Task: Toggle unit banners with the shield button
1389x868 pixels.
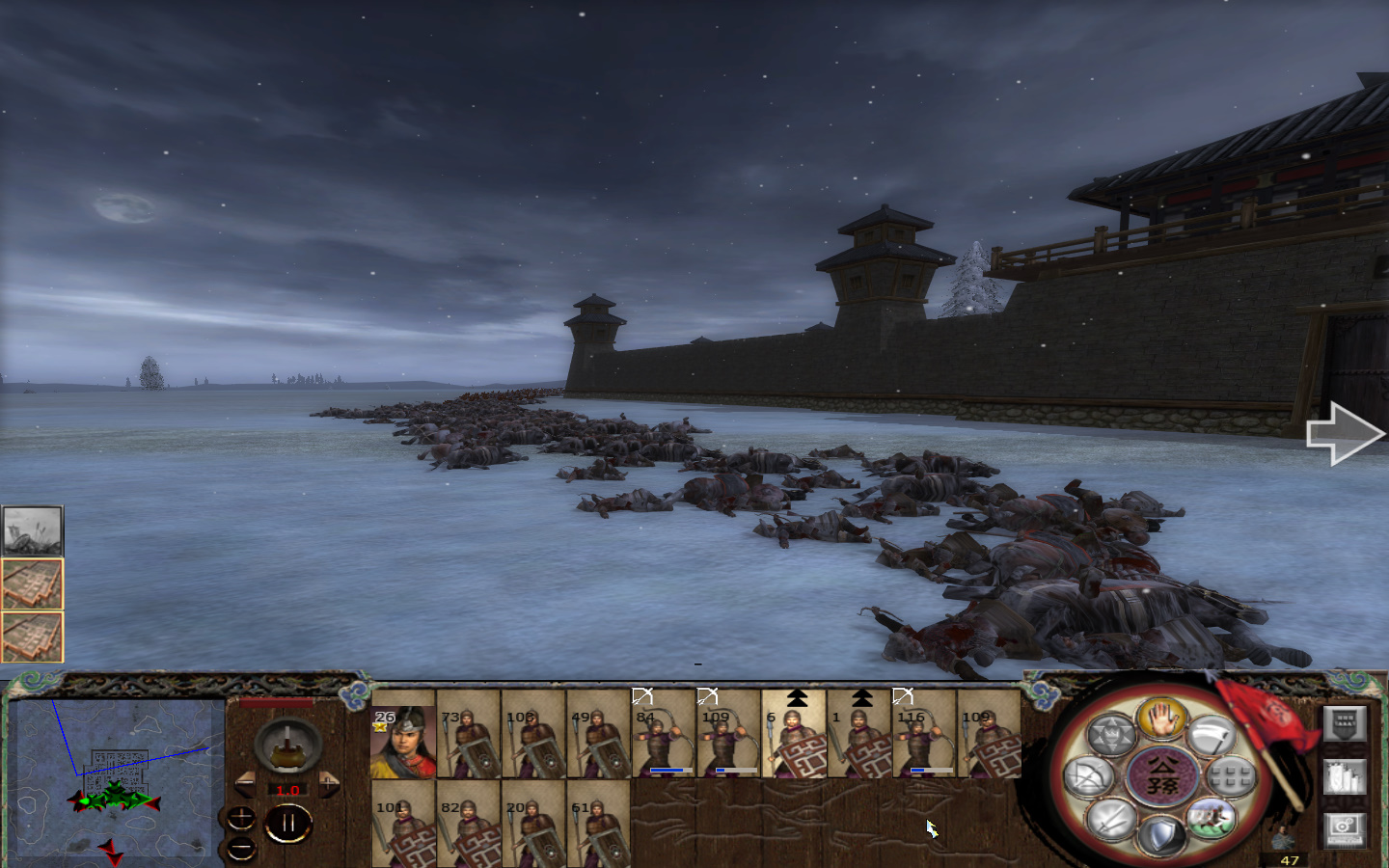Action: [x=1344, y=724]
